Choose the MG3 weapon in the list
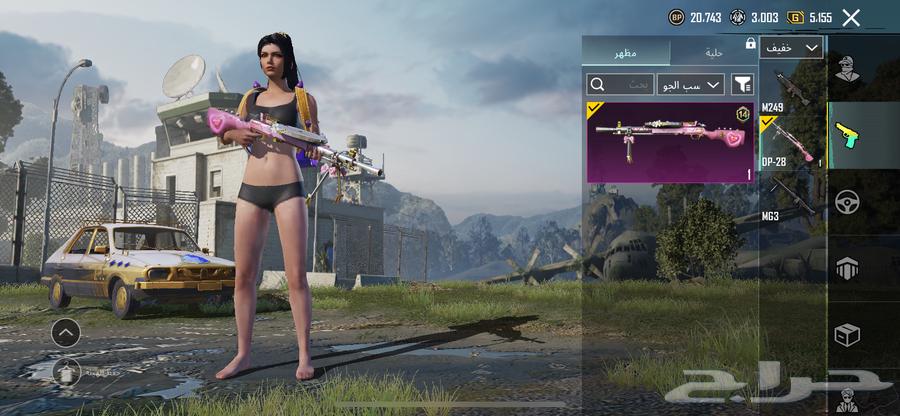Image resolution: width=900 pixels, height=416 pixels. click(792, 198)
